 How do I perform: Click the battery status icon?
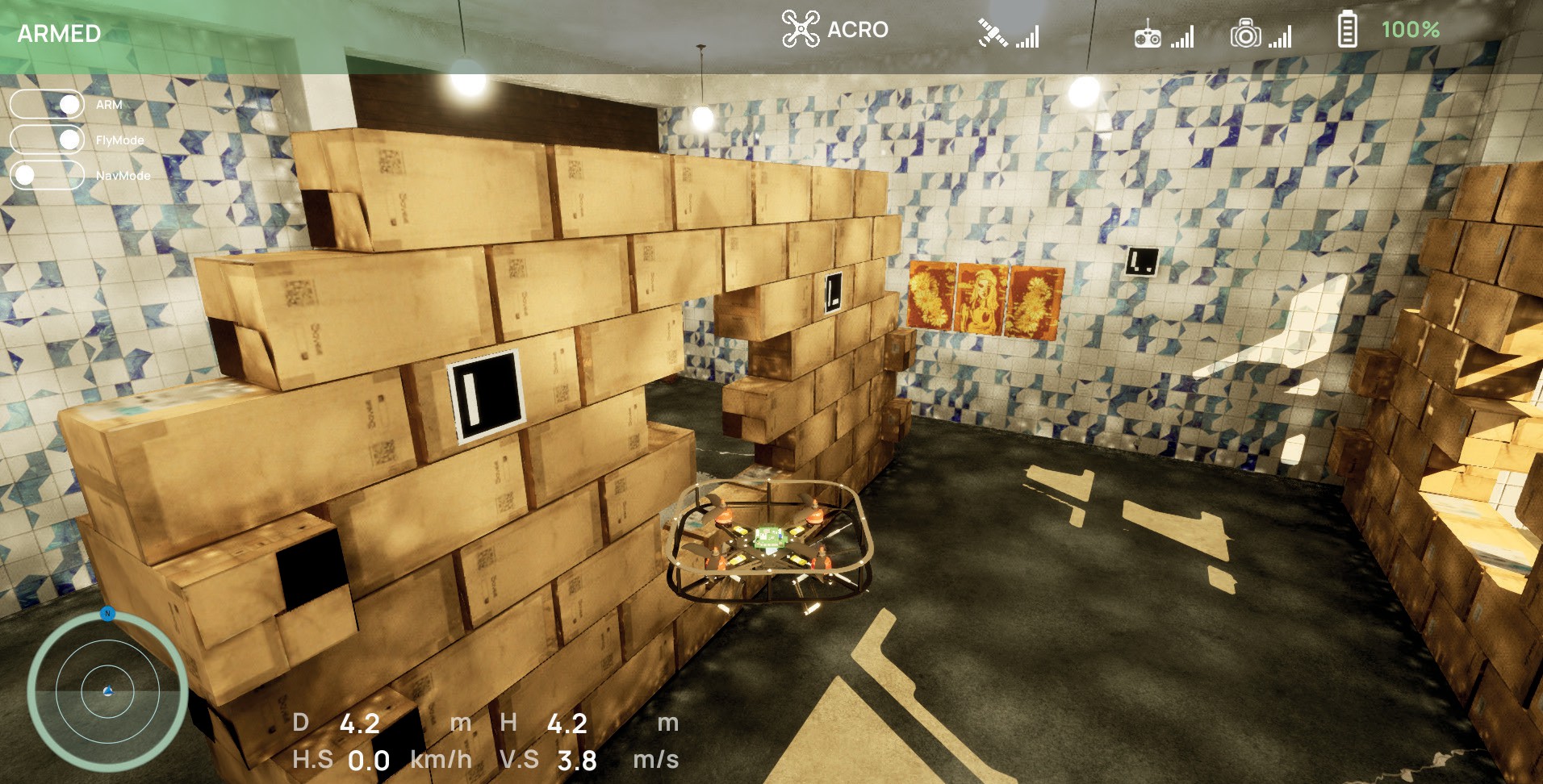[1347, 31]
